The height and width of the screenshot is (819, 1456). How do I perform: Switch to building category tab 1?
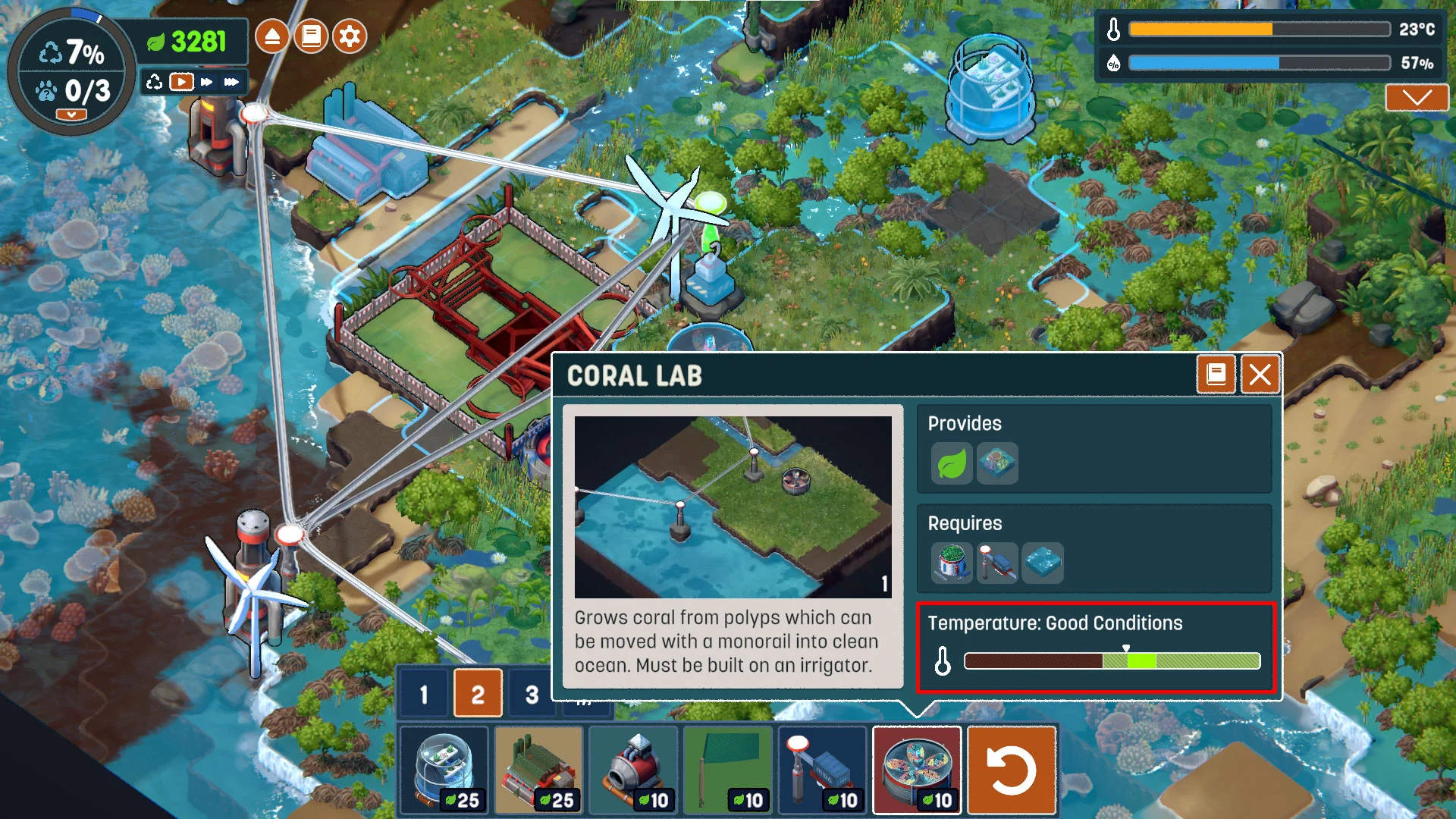coord(424,694)
